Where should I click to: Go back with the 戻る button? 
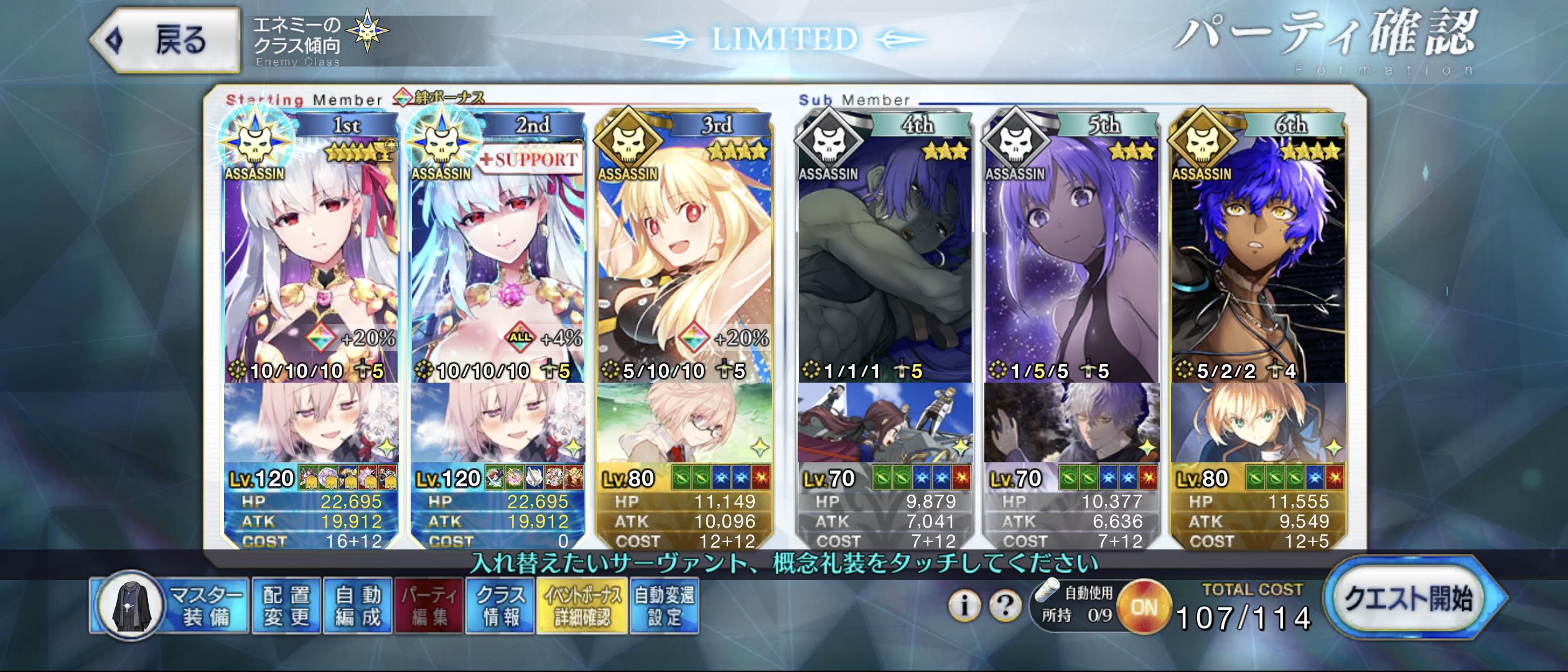point(165,41)
